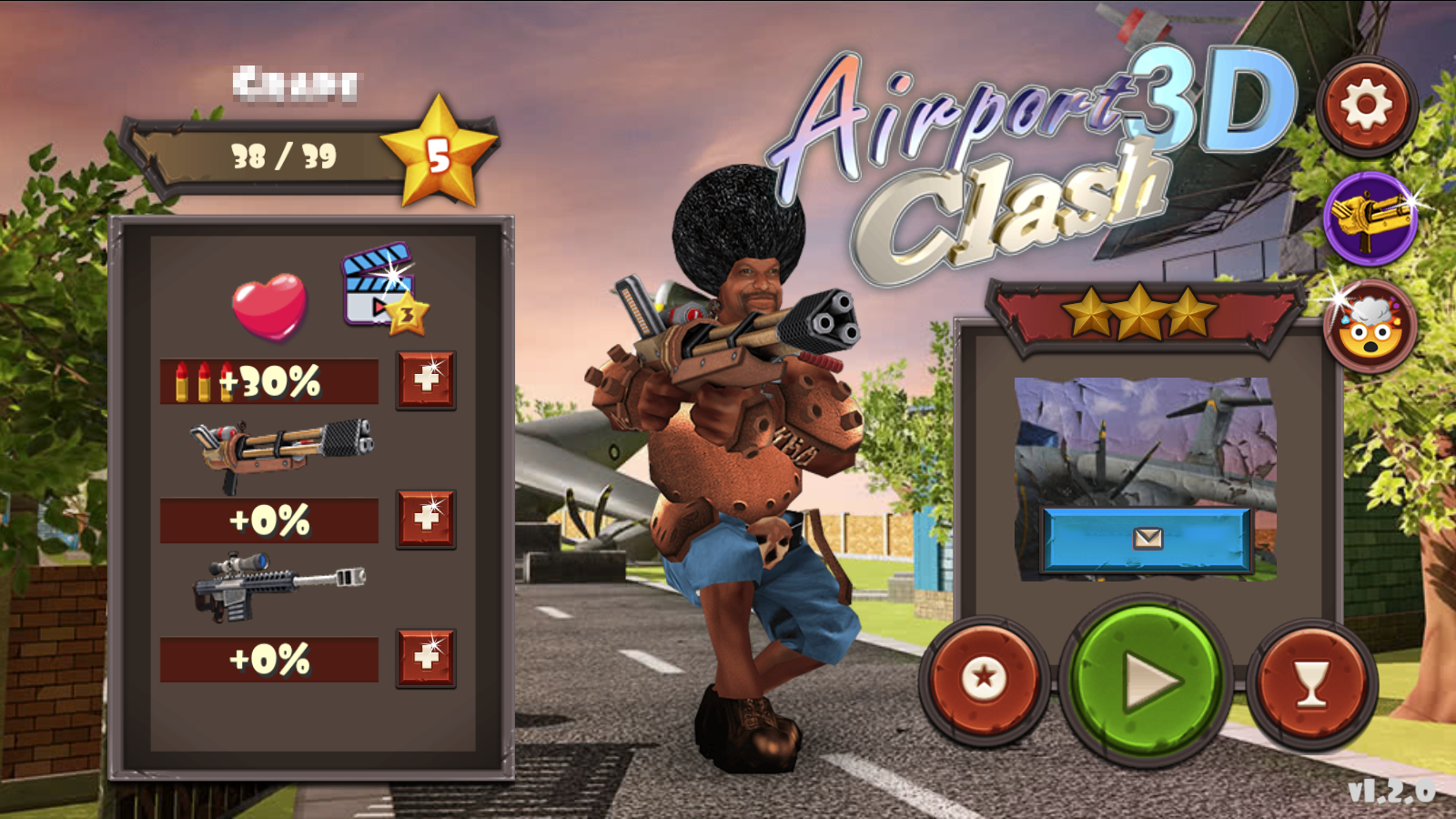The image size is (1456, 819).
Task: Tap the envelope button under the level preview
Action: coord(1148,539)
